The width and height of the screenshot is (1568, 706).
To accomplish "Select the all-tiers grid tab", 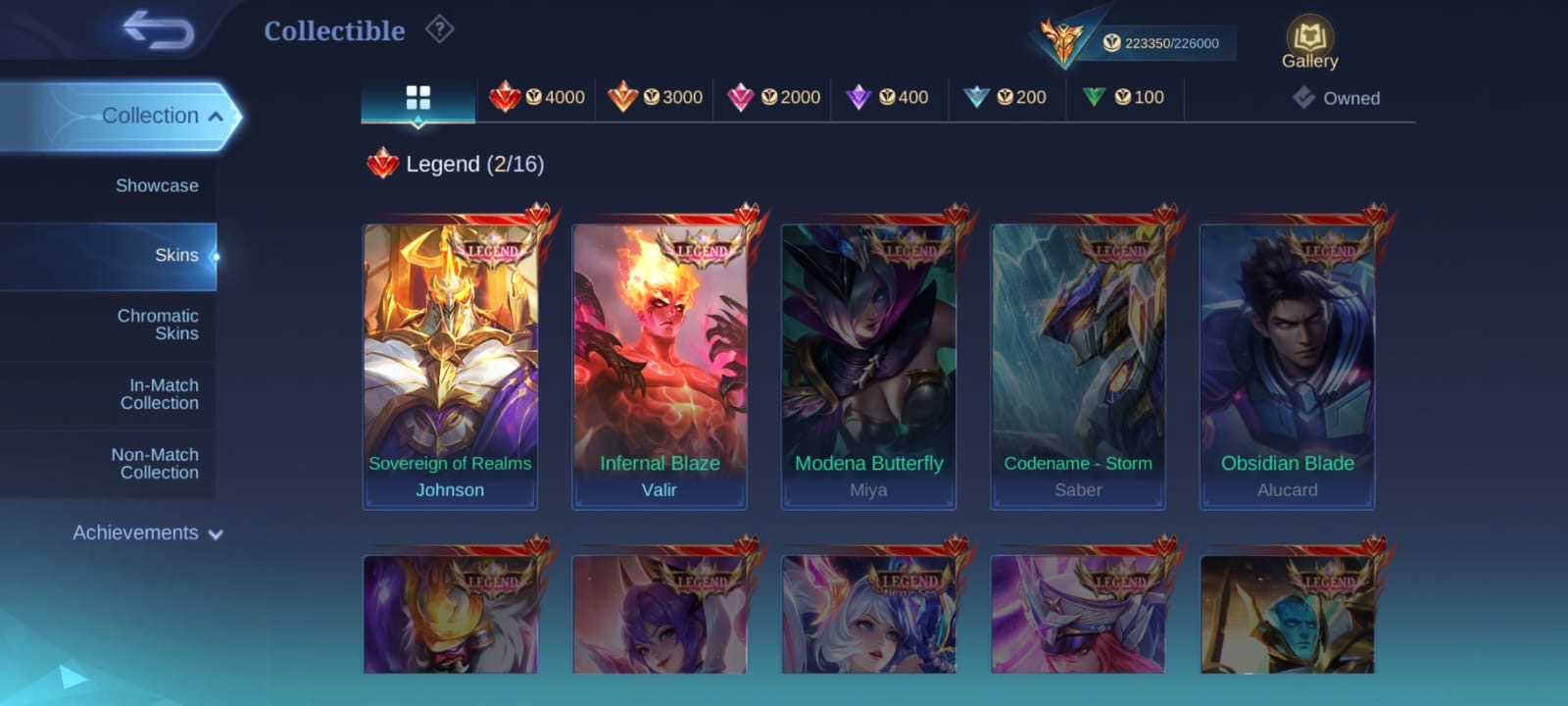I will [x=418, y=98].
